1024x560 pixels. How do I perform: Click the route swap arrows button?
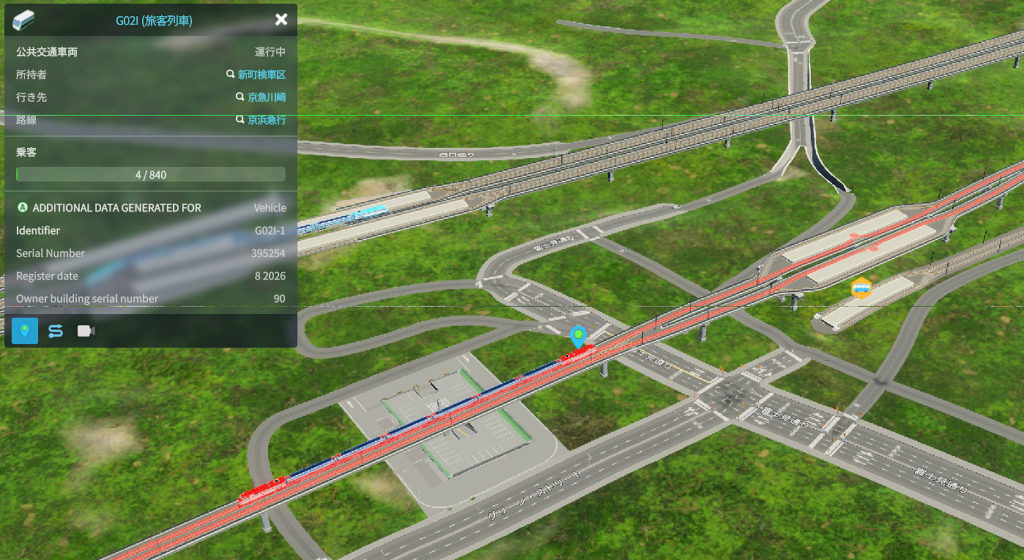point(55,331)
